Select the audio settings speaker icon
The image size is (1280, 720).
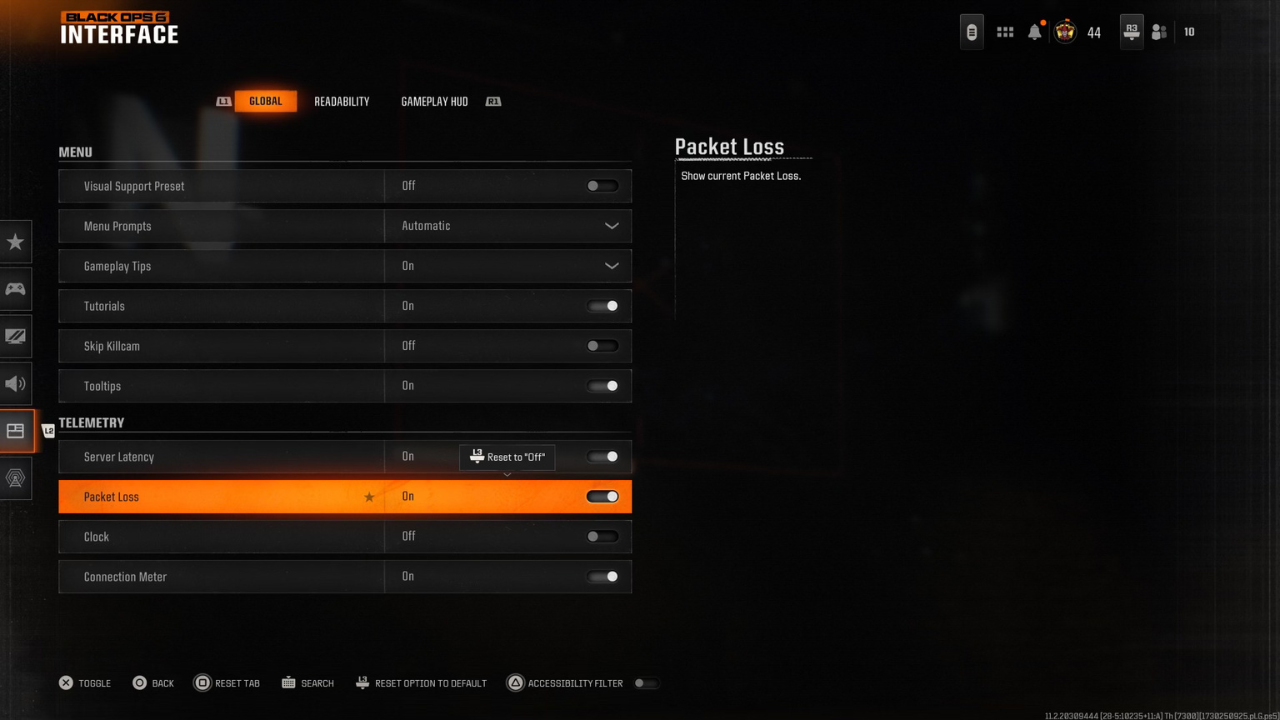(x=15, y=383)
